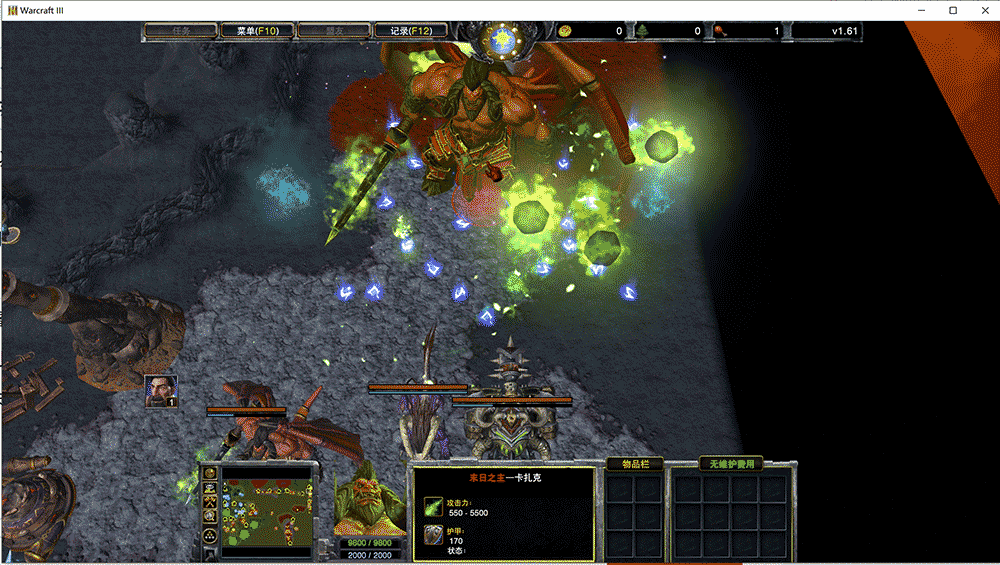Click the armor shield icon
Viewport: 1000px width, 565px height.
[433, 536]
